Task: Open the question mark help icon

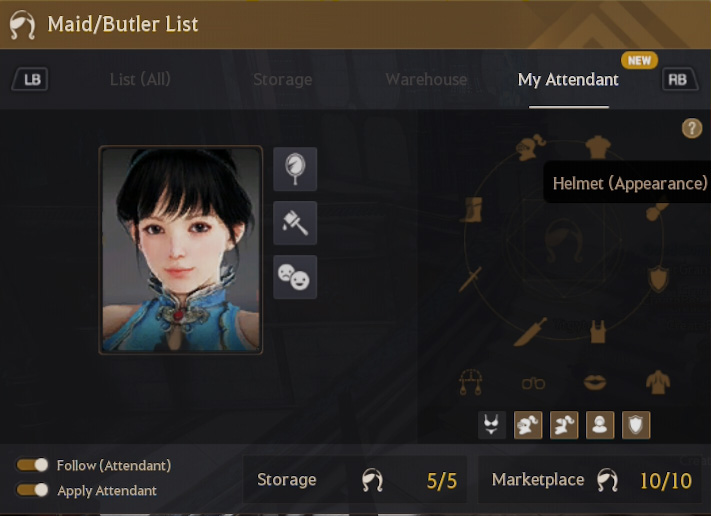Action: [x=691, y=128]
